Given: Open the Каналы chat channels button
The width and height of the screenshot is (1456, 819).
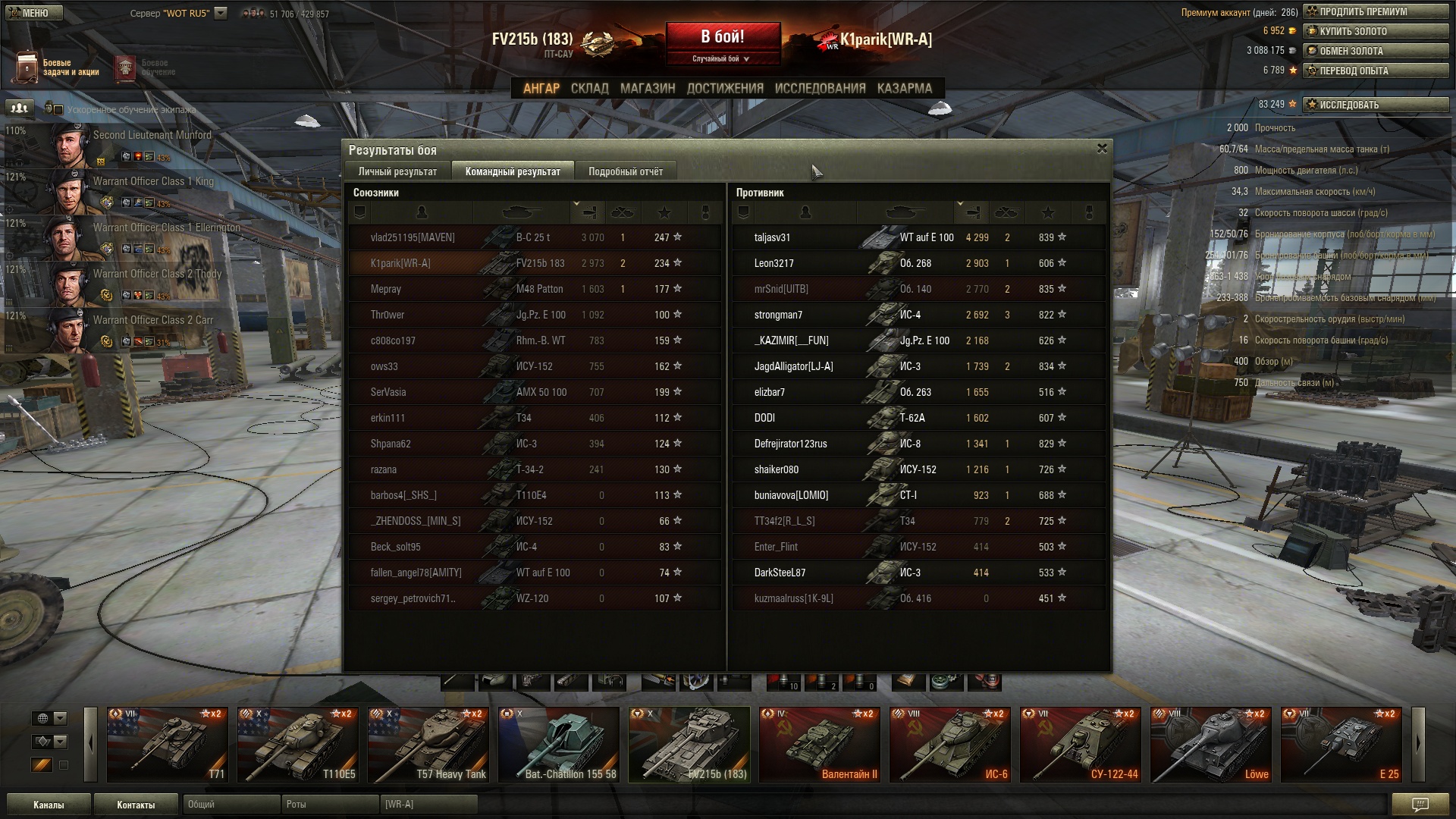Looking at the screenshot, I should pyautogui.click(x=49, y=805).
